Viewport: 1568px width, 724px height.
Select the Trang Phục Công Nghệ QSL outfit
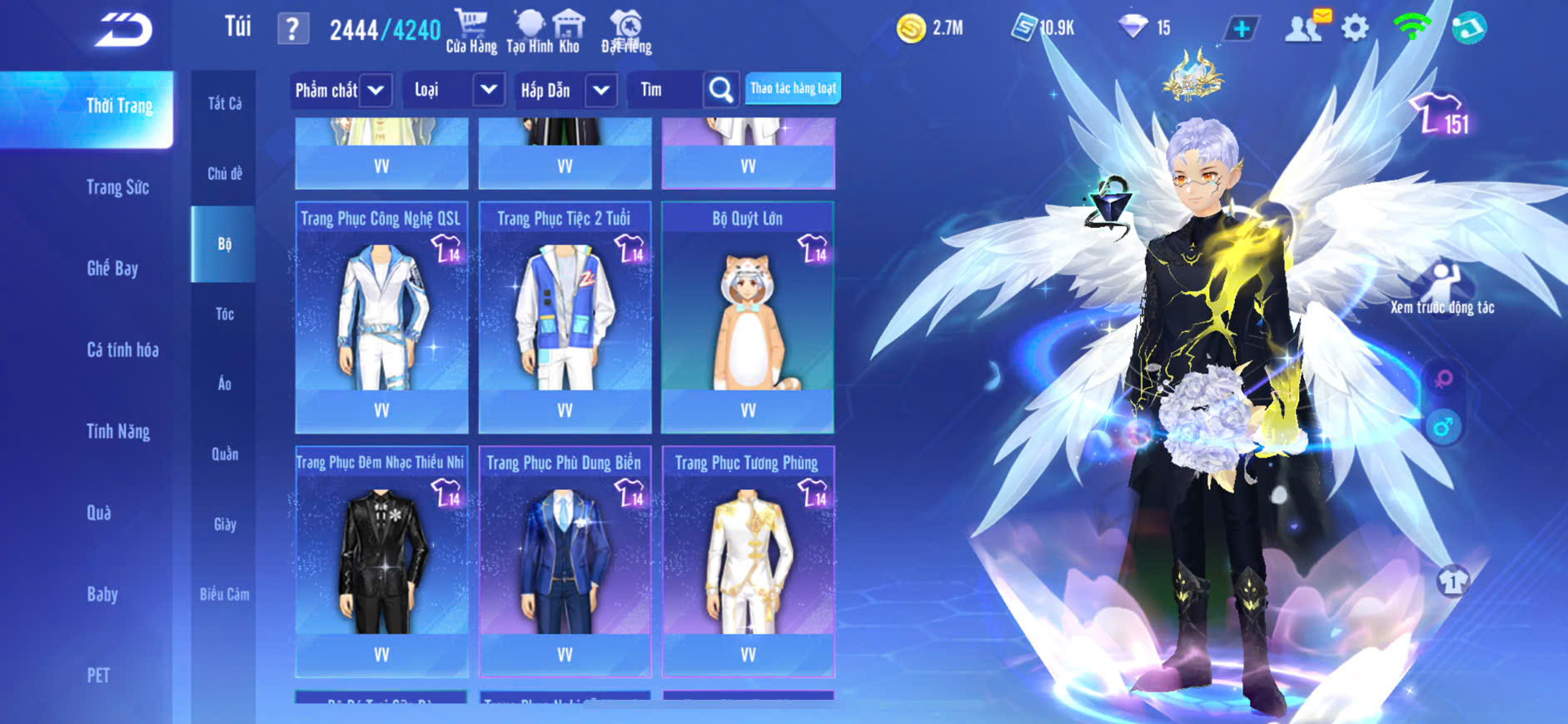(381, 317)
